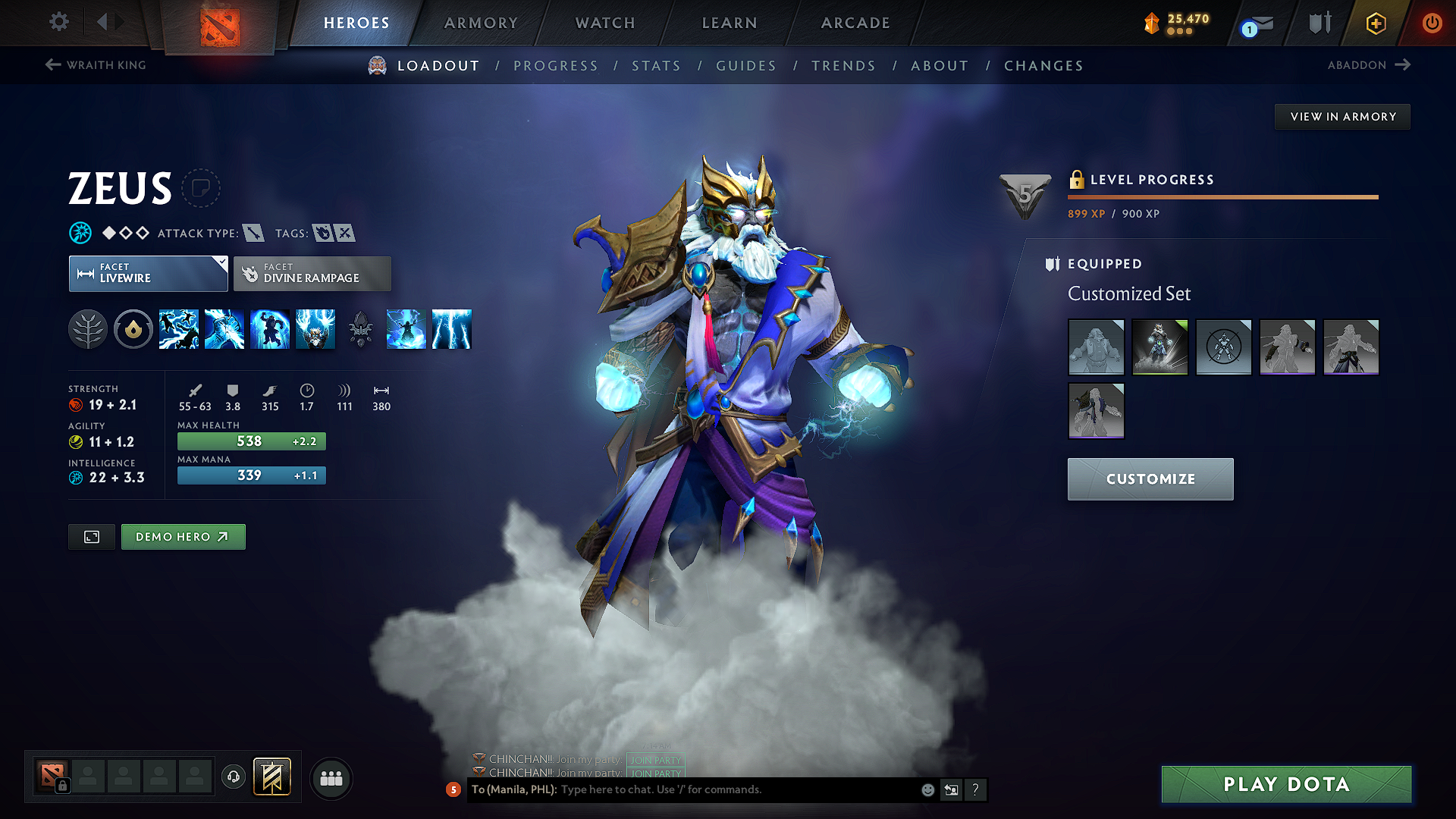Image resolution: width=1456 pixels, height=819 pixels.
Task: Click the Zeus talent tree icon
Action: click(x=88, y=329)
